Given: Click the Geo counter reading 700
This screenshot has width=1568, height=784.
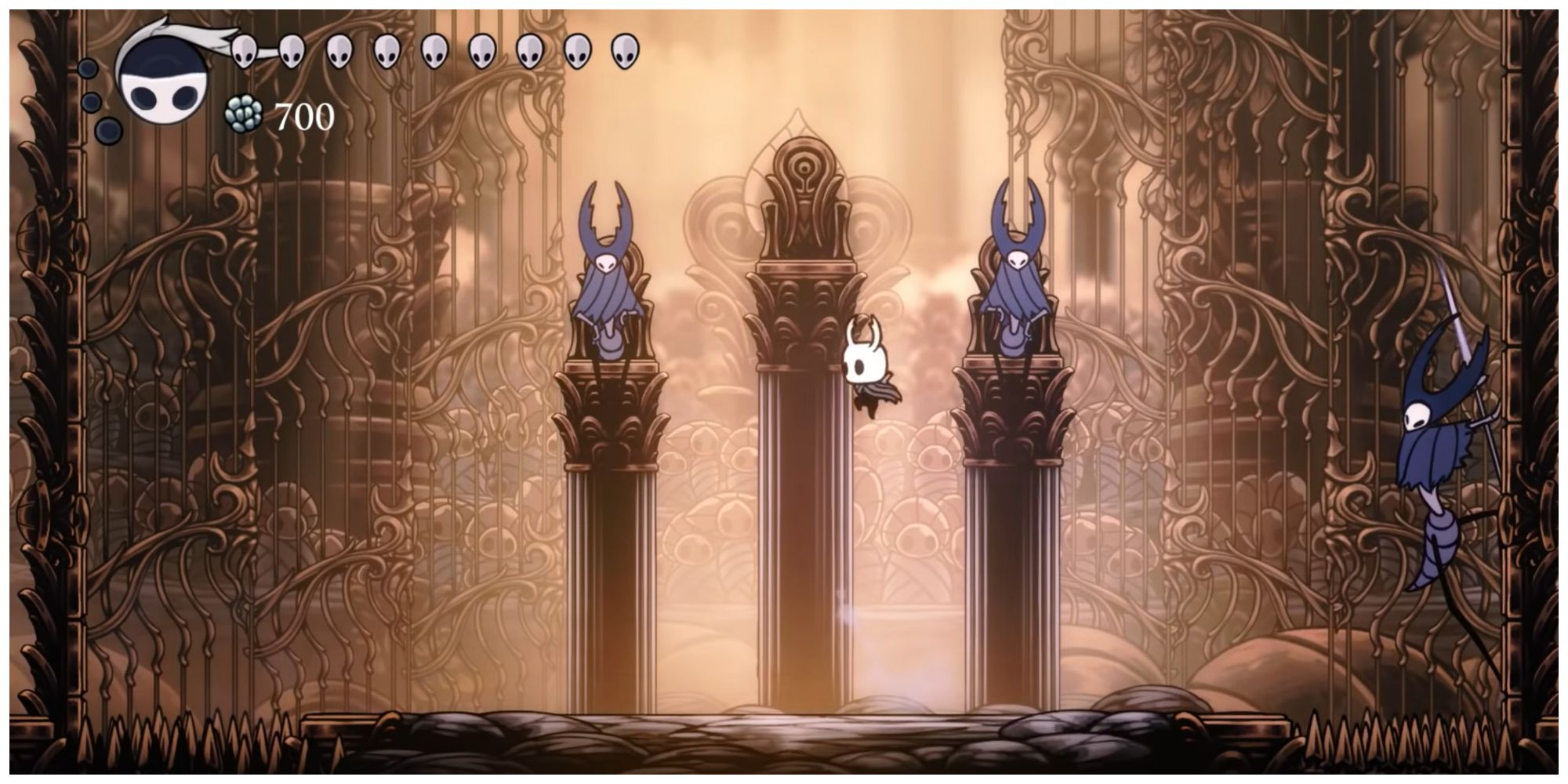Looking at the screenshot, I should click(306, 116).
